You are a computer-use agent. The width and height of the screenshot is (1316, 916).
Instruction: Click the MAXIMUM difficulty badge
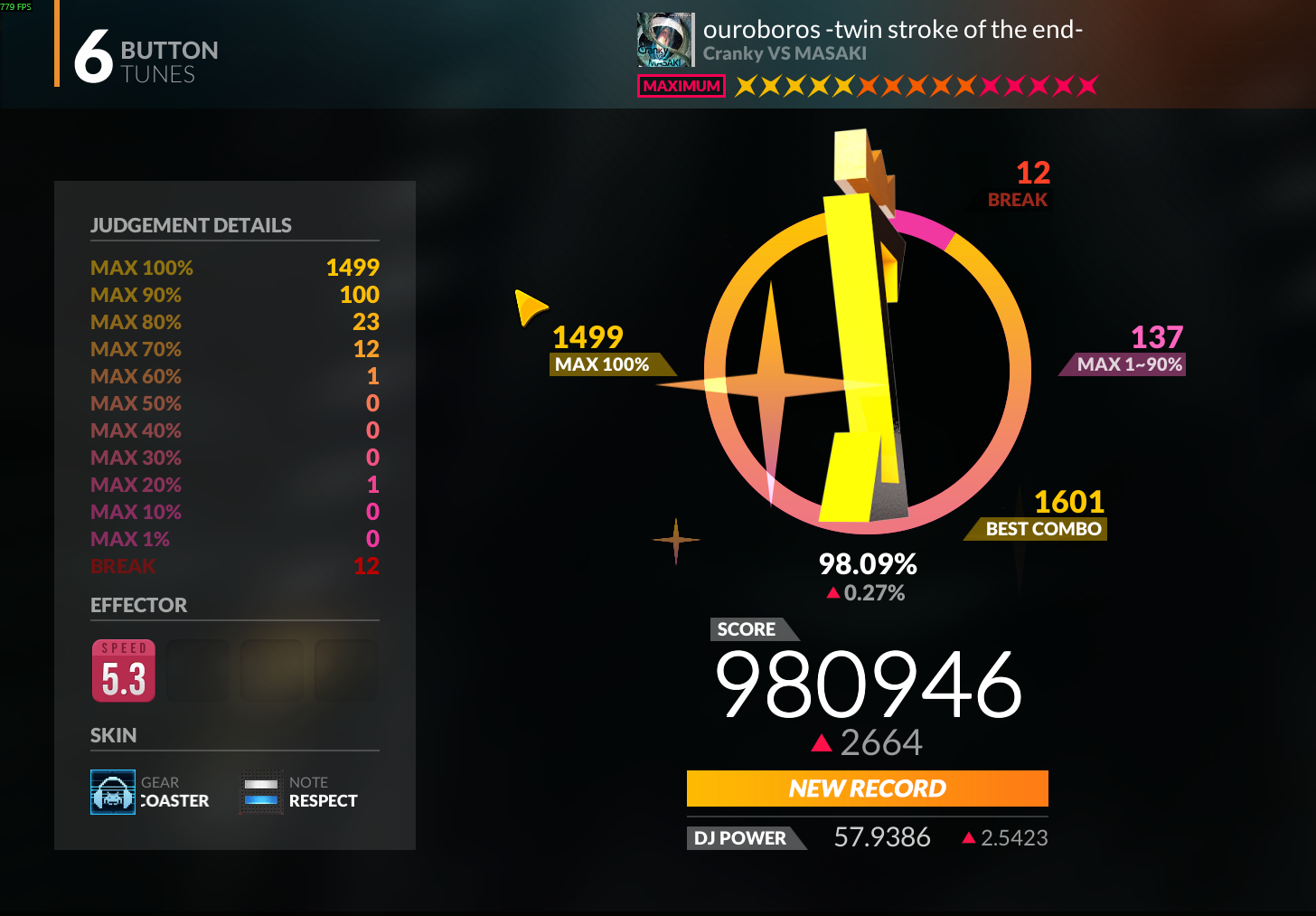pyautogui.click(x=681, y=86)
